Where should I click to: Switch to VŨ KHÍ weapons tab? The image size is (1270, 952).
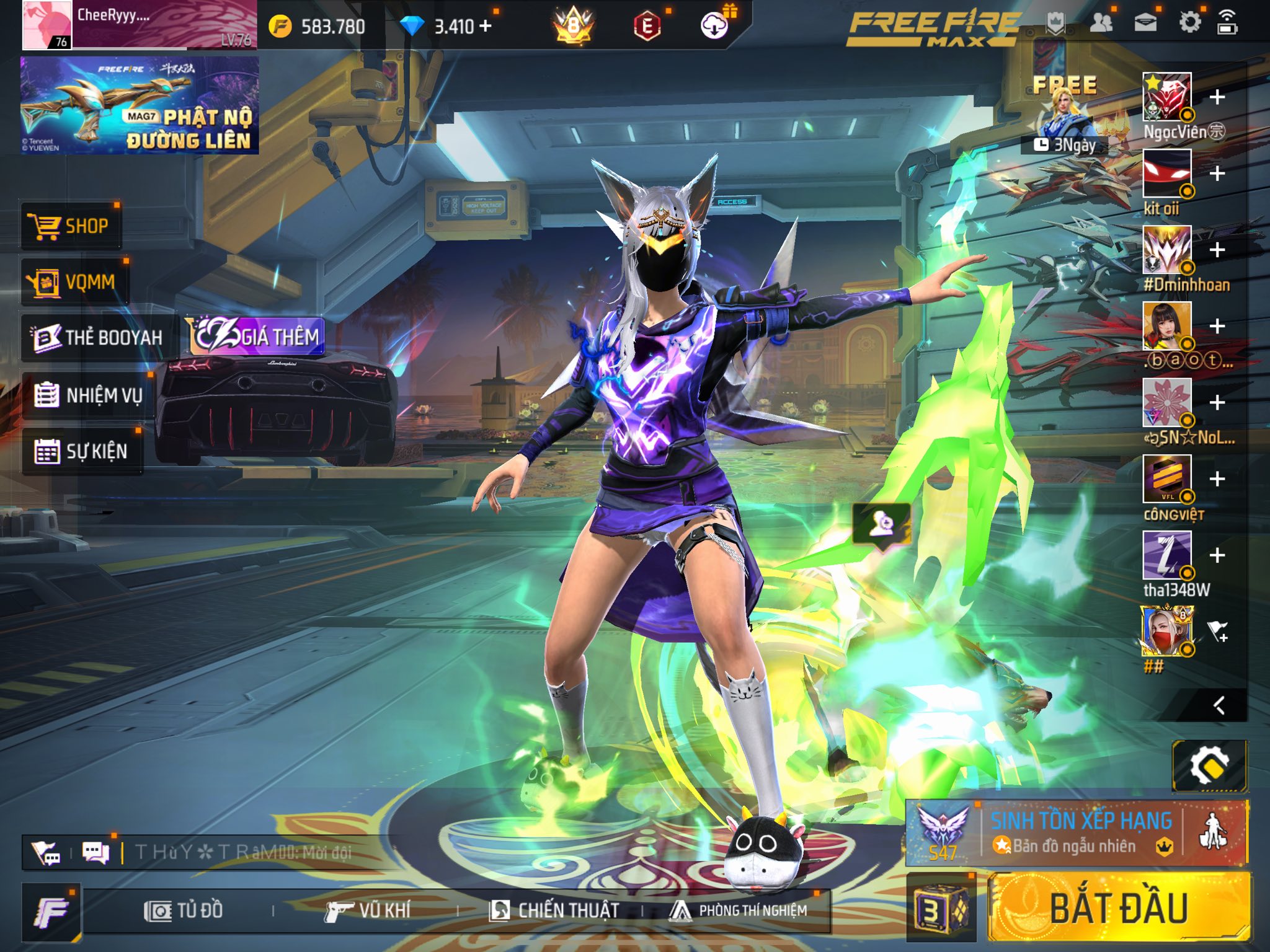[x=368, y=910]
